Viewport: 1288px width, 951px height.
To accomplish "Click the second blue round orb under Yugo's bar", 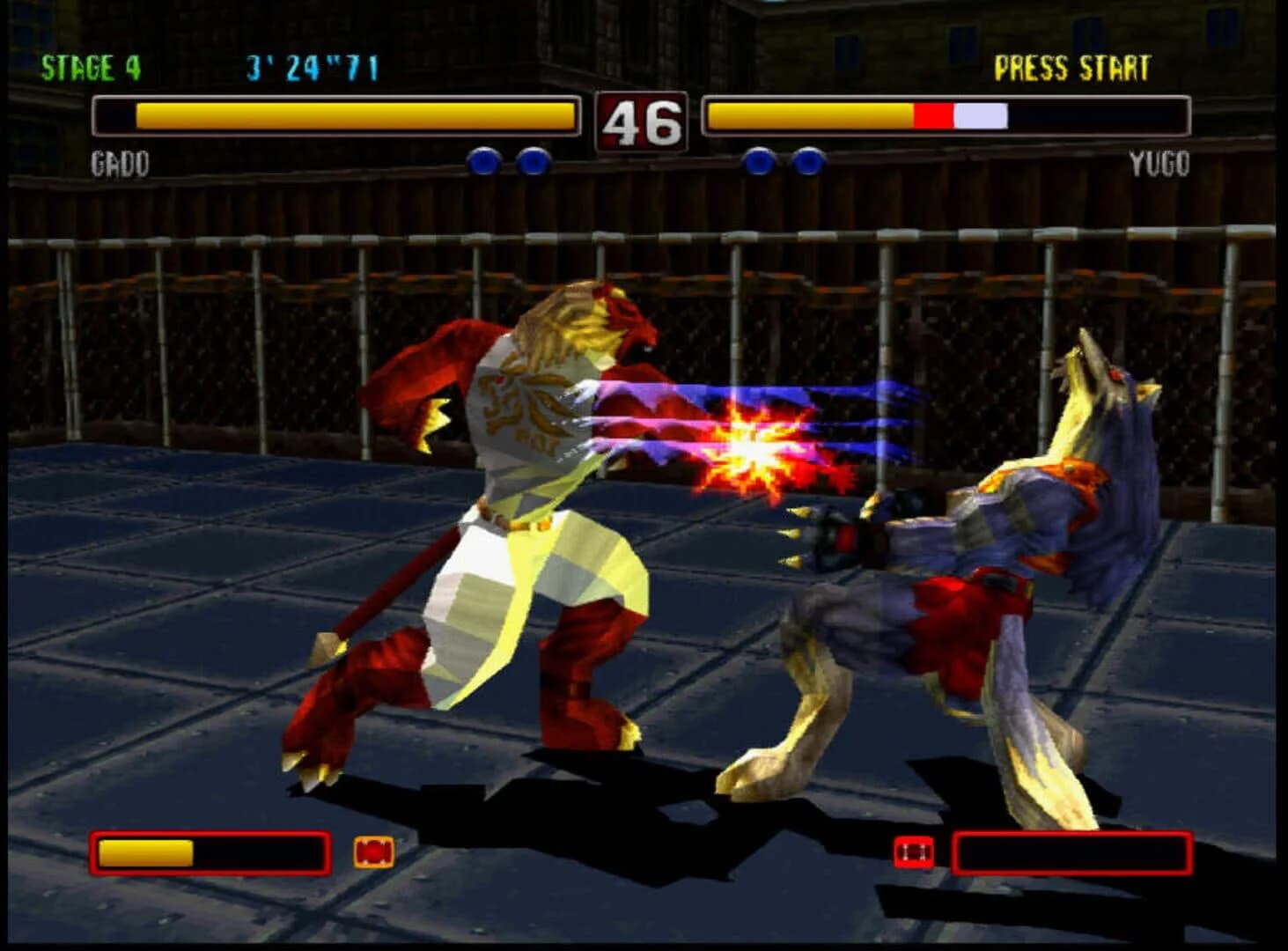I will tap(808, 161).
